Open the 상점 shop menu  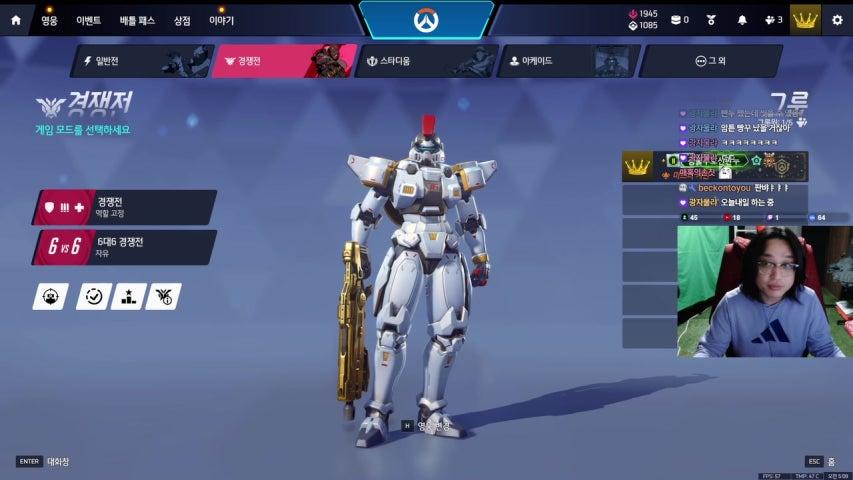182,20
